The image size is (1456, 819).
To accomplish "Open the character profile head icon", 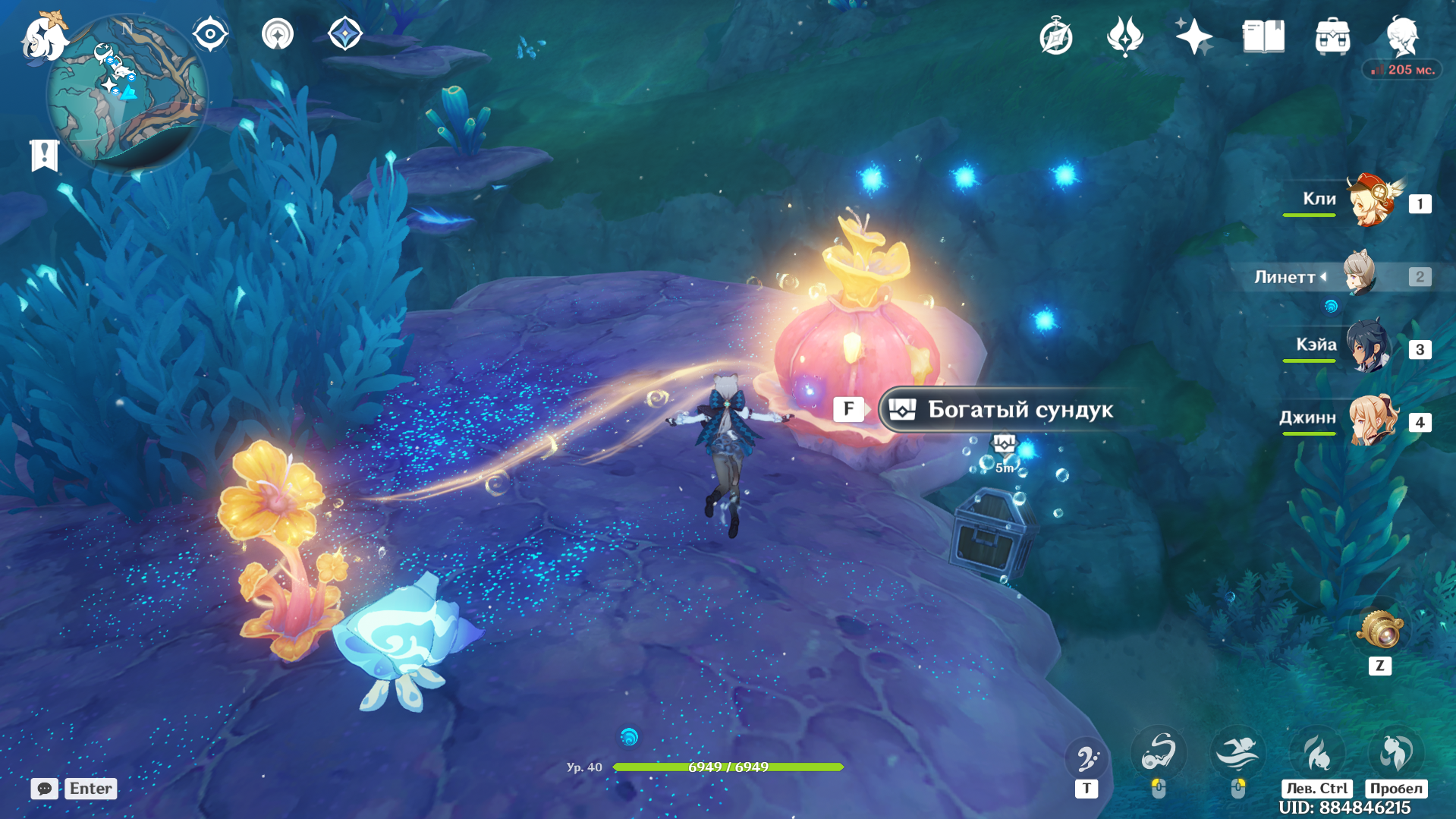I will coord(1402,36).
